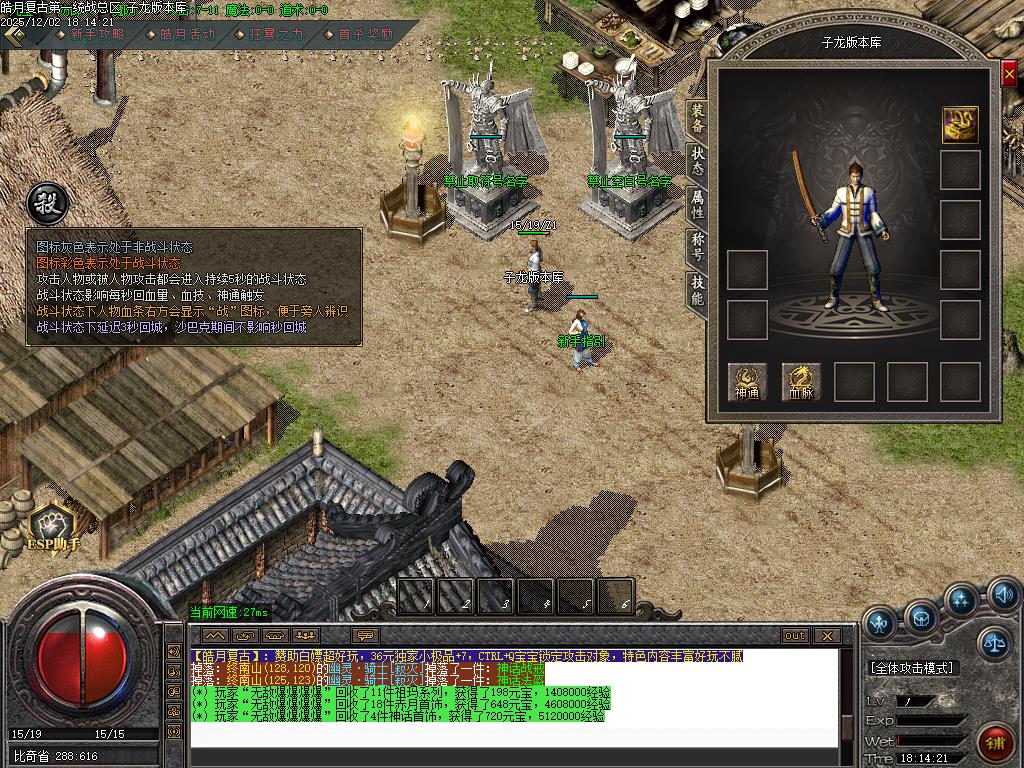Click the 血脉 bloodline slot icon

tap(801, 381)
